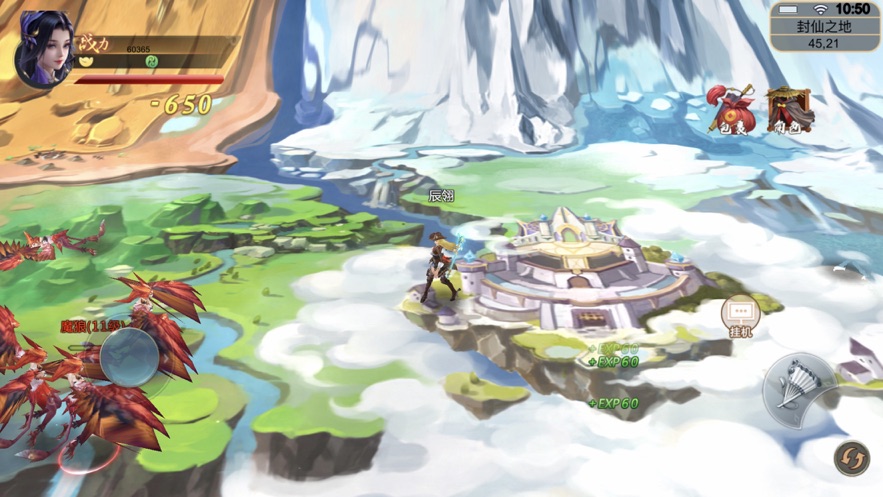The height and width of the screenshot is (497, 883).
Task: Tap the virtual joystick pad
Action: (130, 355)
